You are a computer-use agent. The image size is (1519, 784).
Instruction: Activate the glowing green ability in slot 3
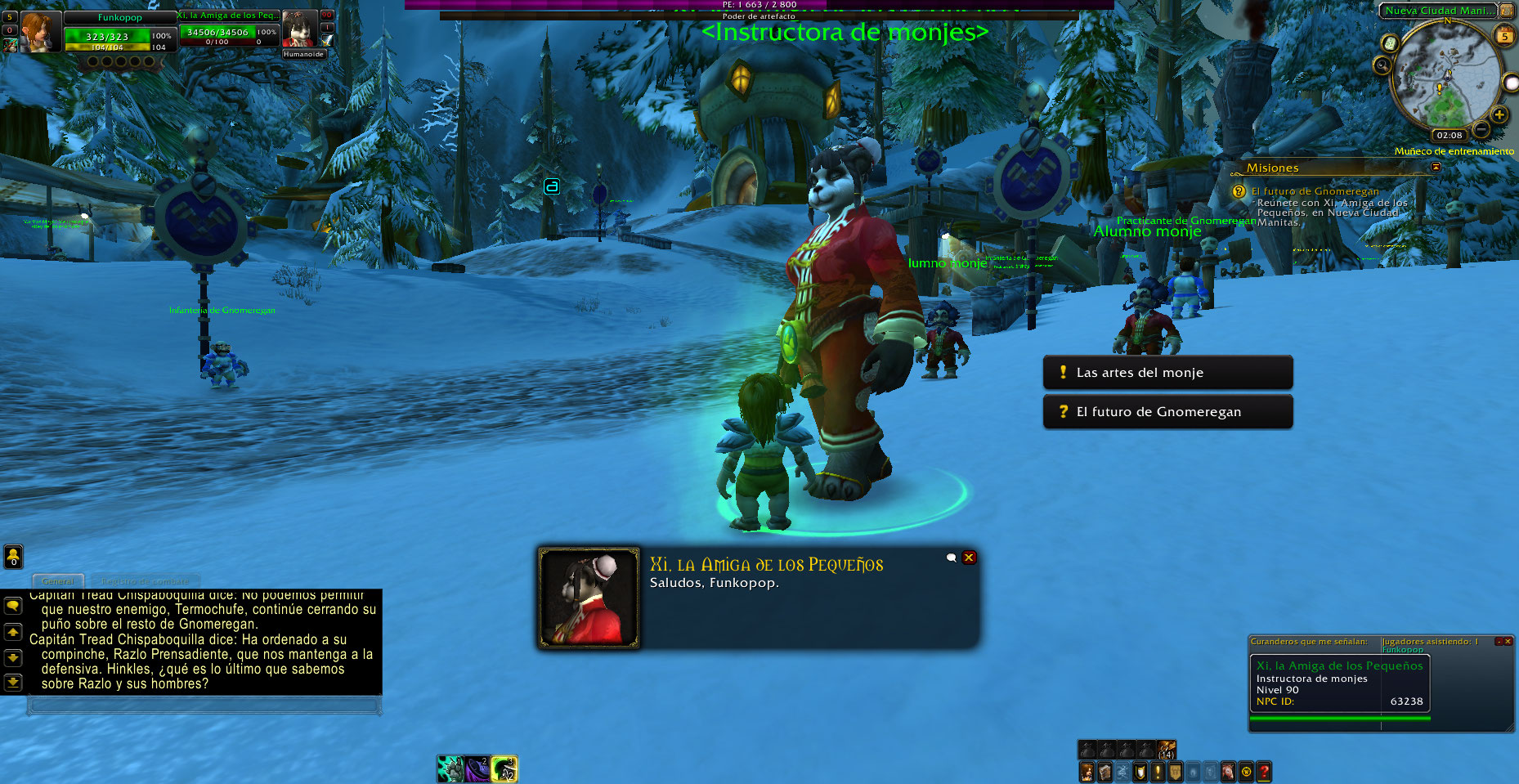click(504, 769)
